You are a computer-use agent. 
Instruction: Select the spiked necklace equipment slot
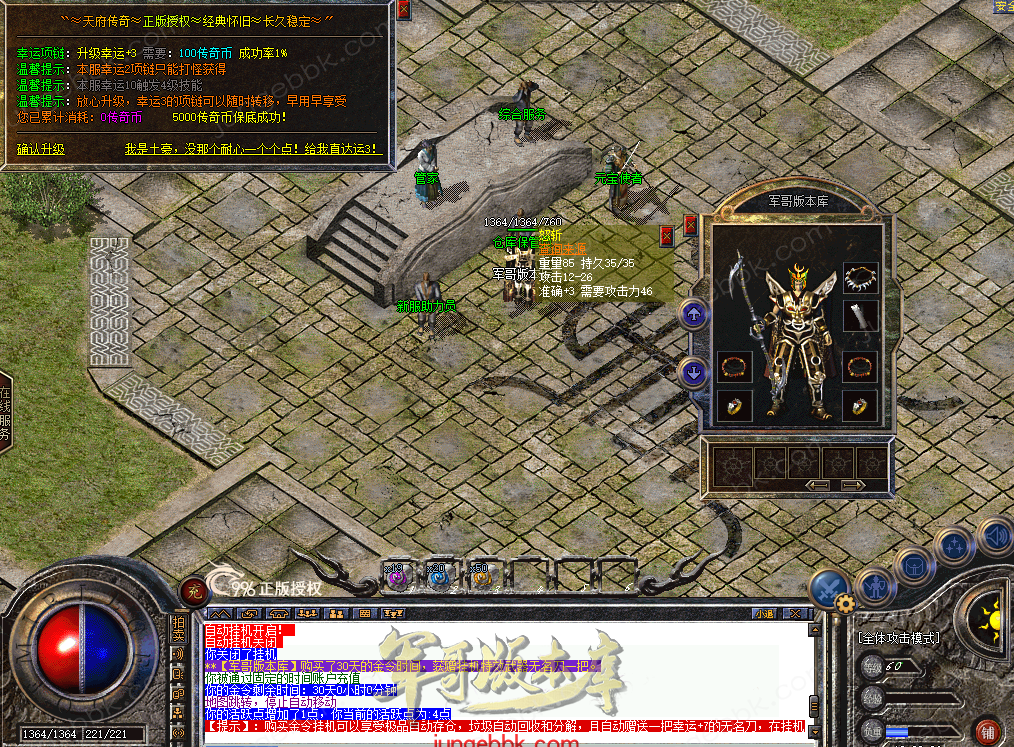[860, 277]
